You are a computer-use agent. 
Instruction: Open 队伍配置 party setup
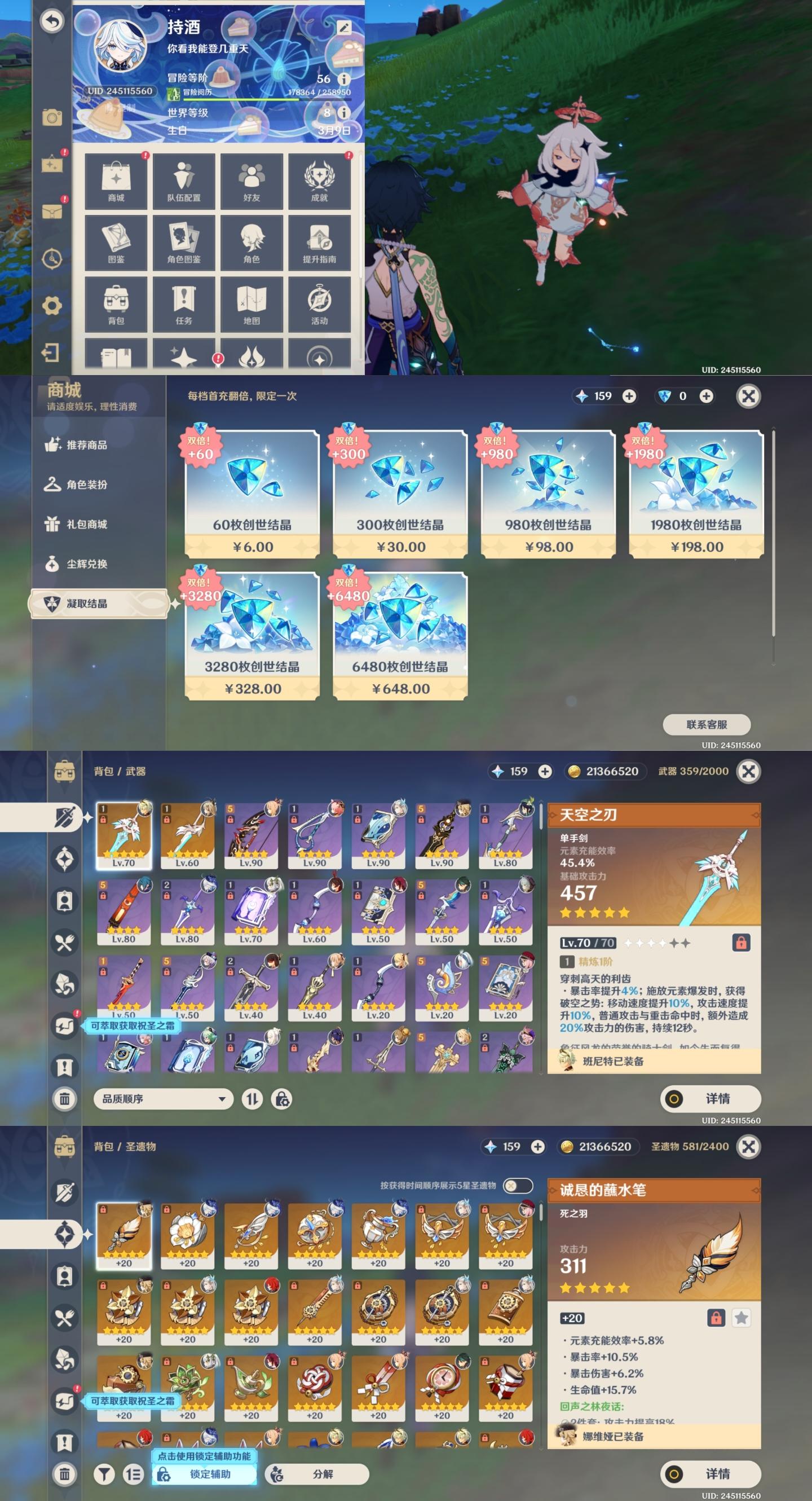[x=183, y=181]
